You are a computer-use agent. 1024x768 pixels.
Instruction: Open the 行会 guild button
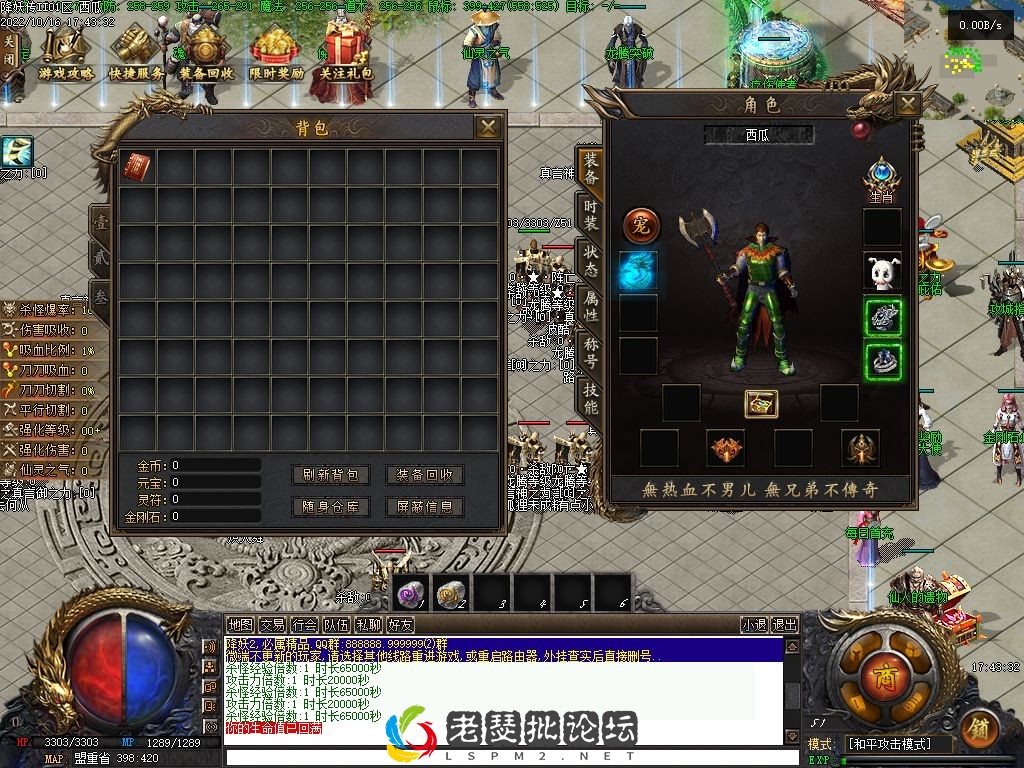pyautogui.click(x=304, y=625)
